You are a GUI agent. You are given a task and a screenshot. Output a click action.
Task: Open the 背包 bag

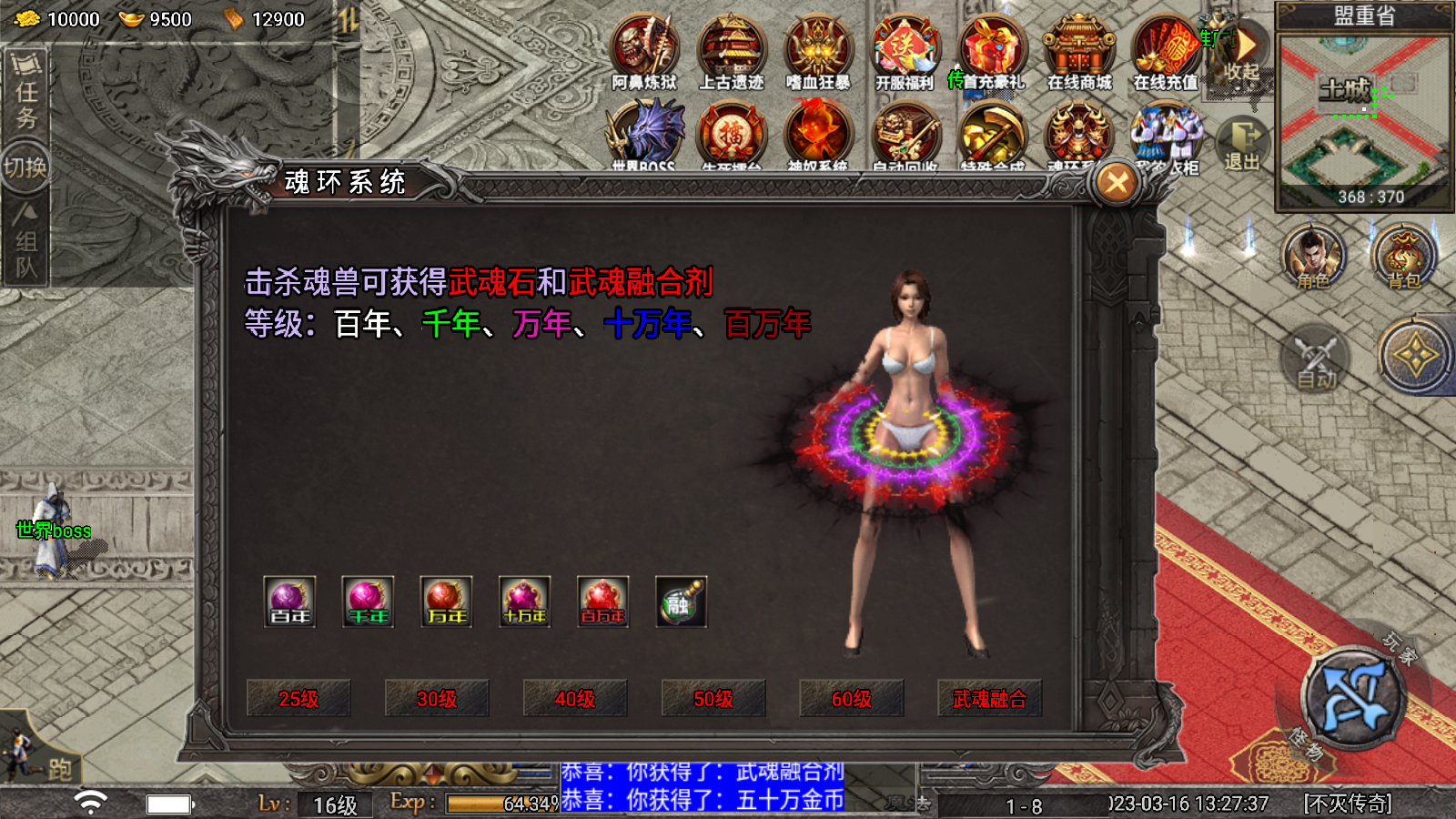tap(1403, 257)
